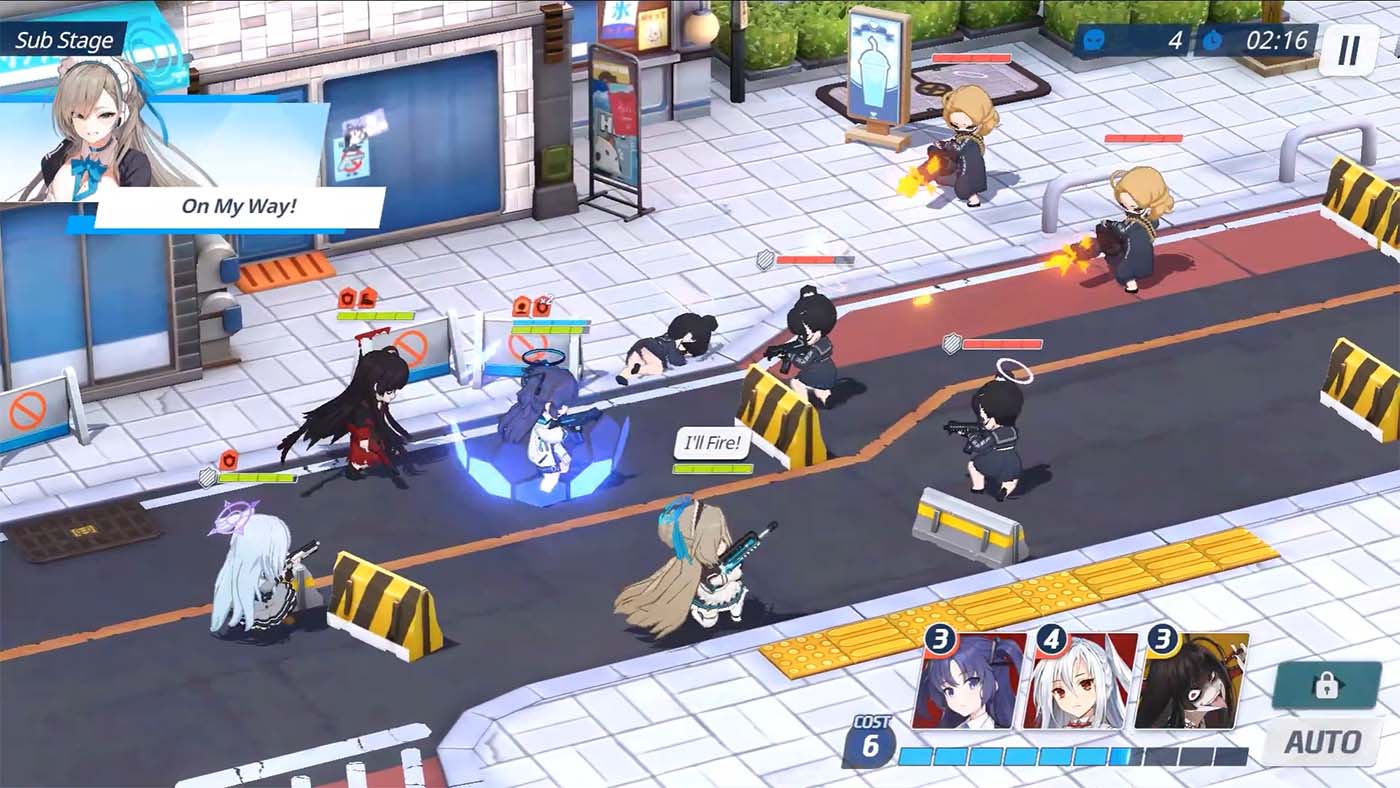Select the Sub Stage banner

pos(63,41)
